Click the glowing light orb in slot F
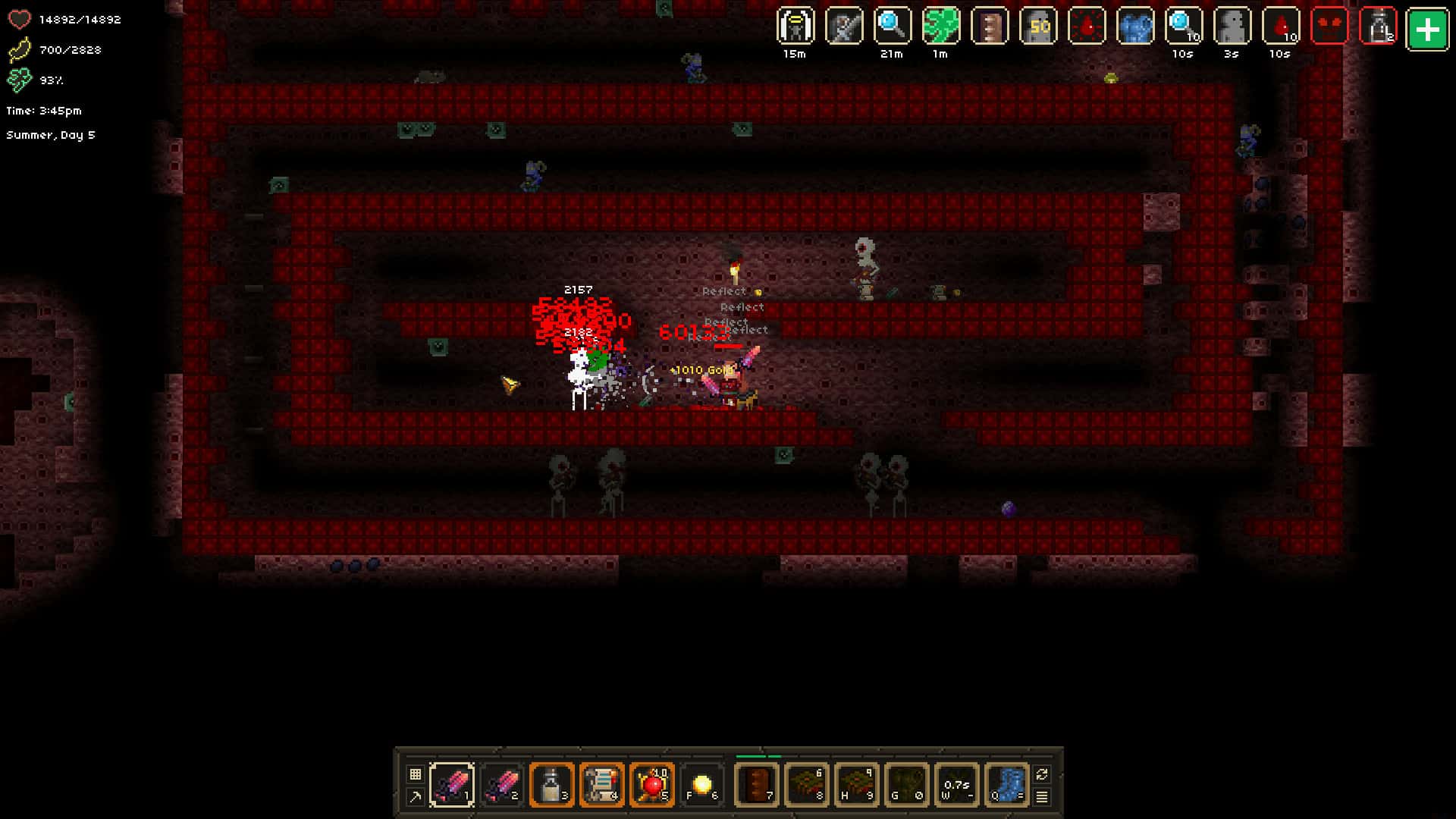 pos(701,785)
